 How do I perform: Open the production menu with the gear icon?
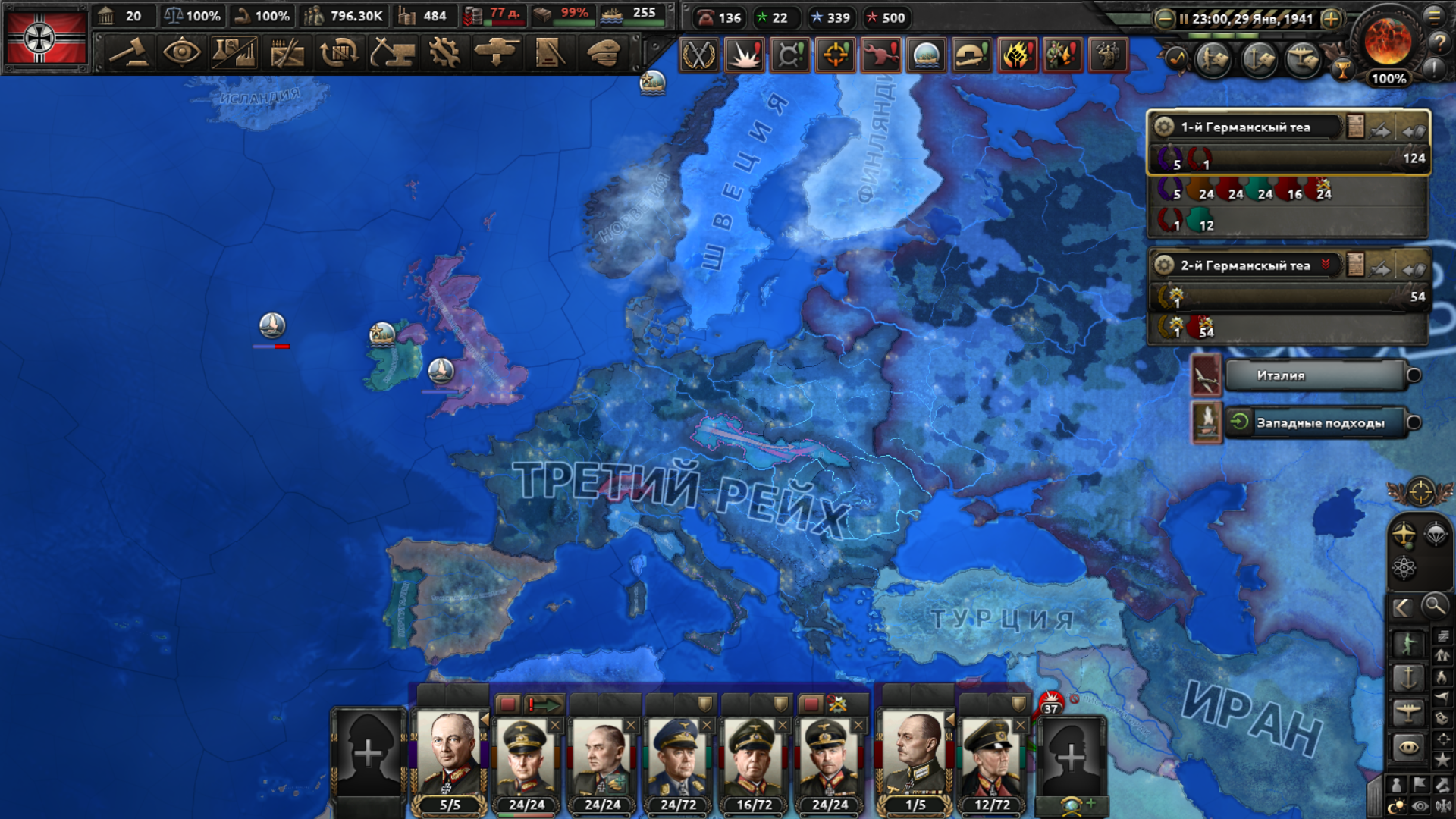[444, 53]
